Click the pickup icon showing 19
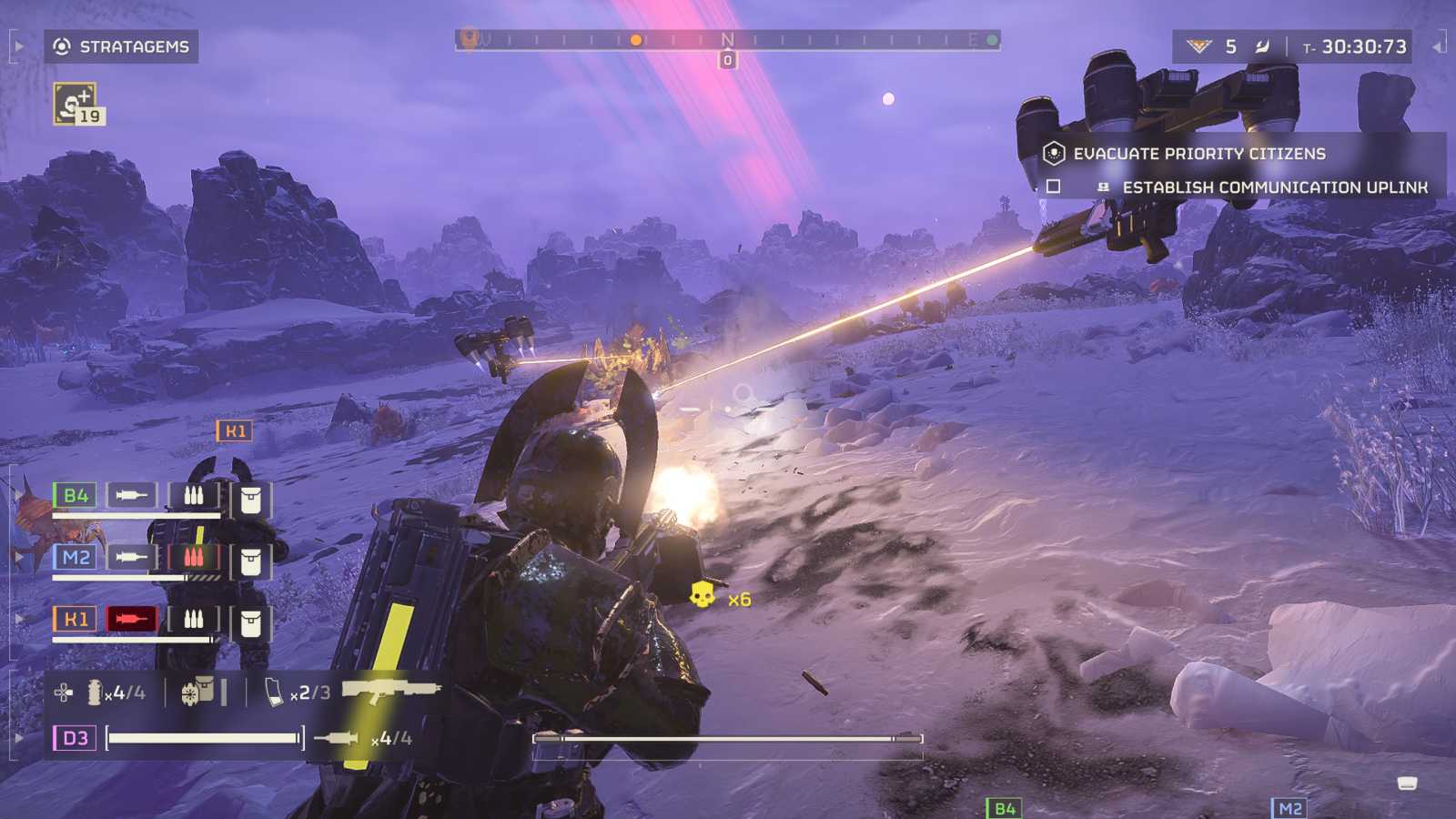The width and height of the screenshot is (1456, 819). point(76,104)
